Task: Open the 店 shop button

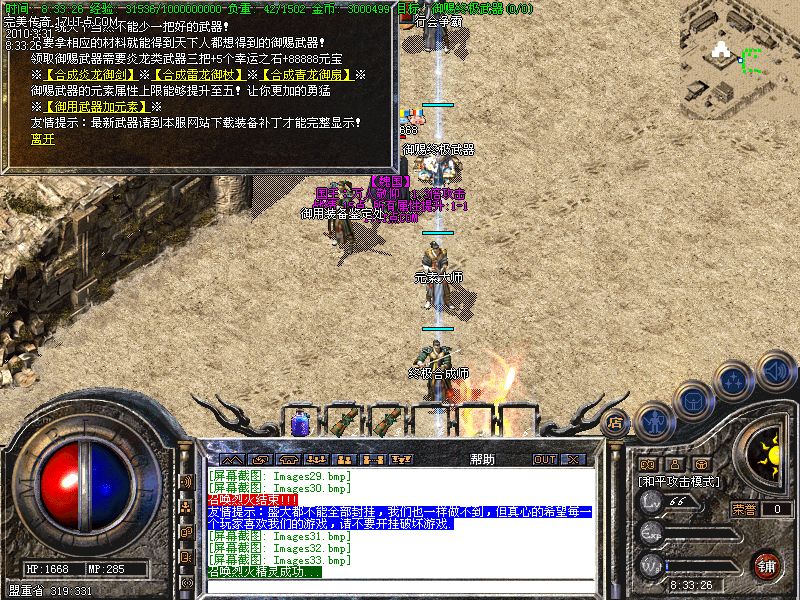Action: point(616,422)
